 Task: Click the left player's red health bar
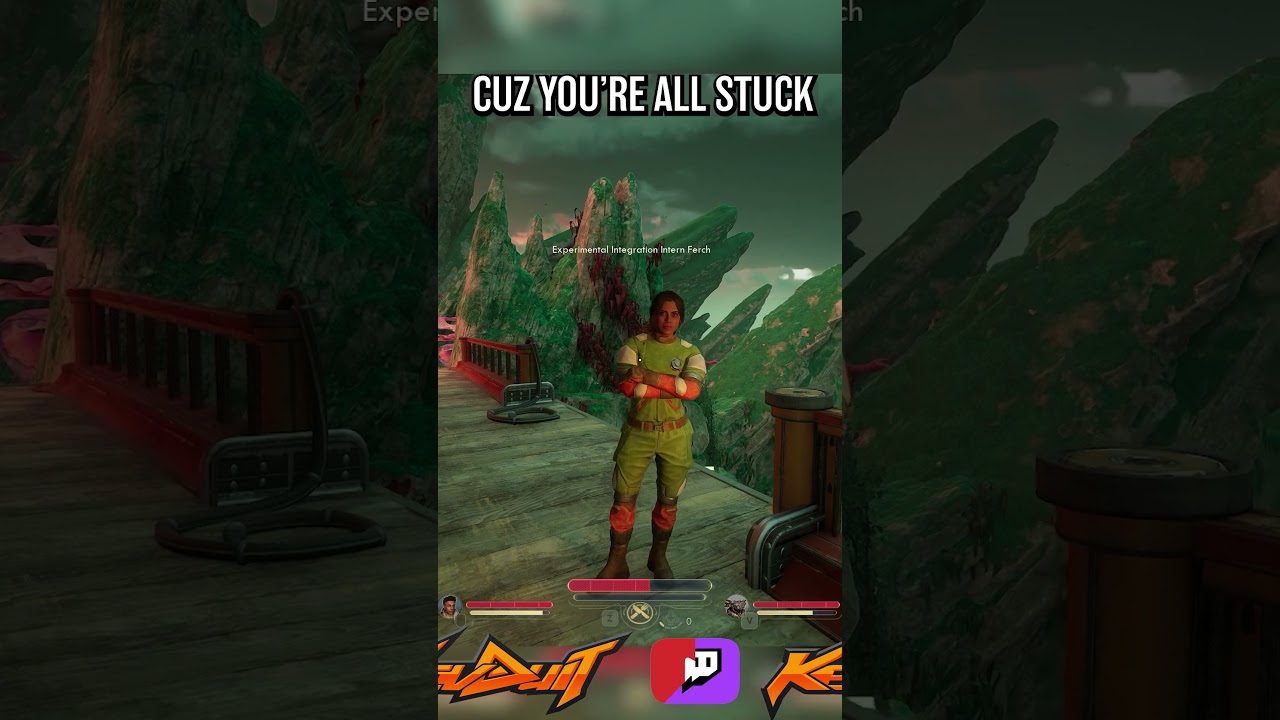(x=508, y=604)
